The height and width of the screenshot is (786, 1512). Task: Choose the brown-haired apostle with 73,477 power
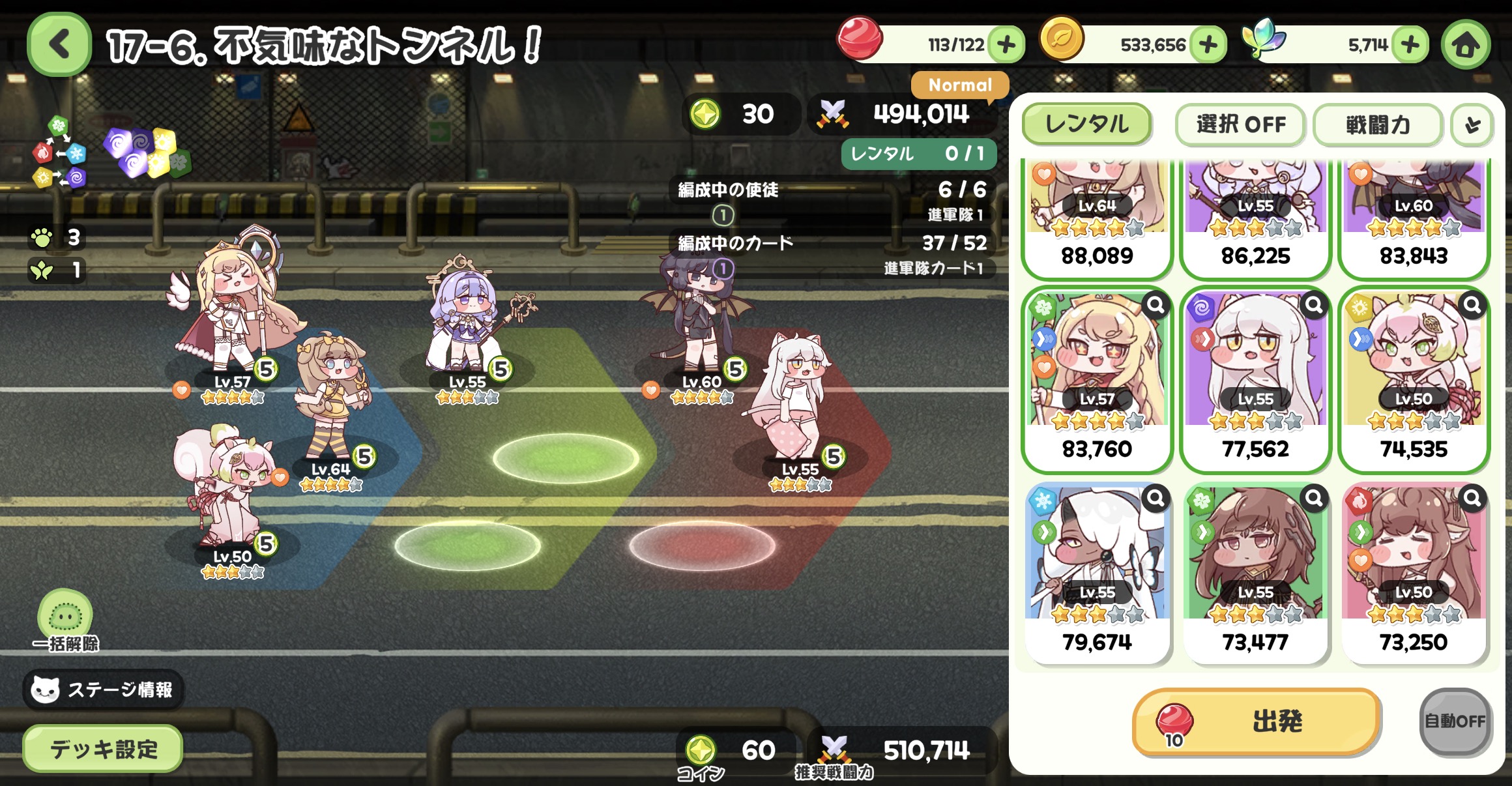coord(1255,572)
